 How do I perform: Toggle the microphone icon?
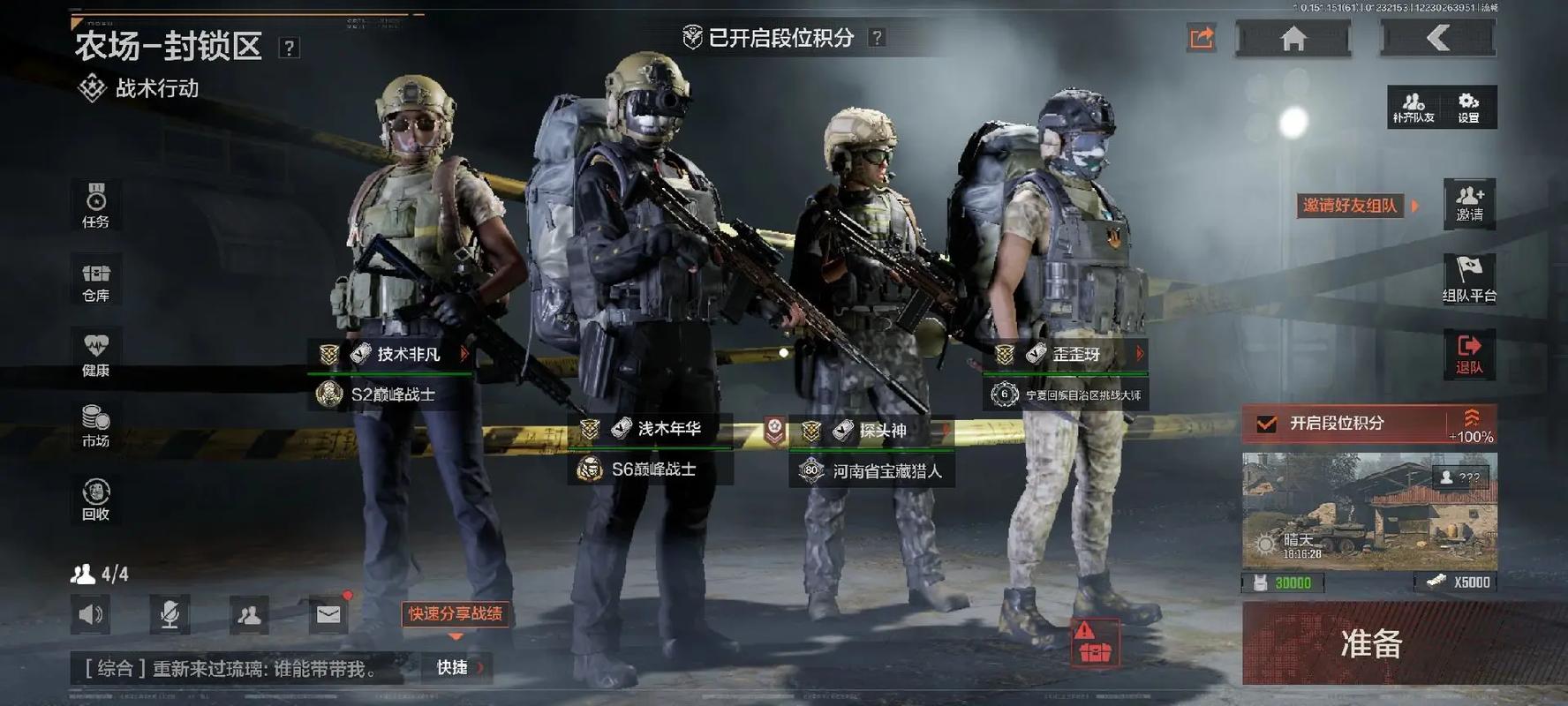[170, 614]
